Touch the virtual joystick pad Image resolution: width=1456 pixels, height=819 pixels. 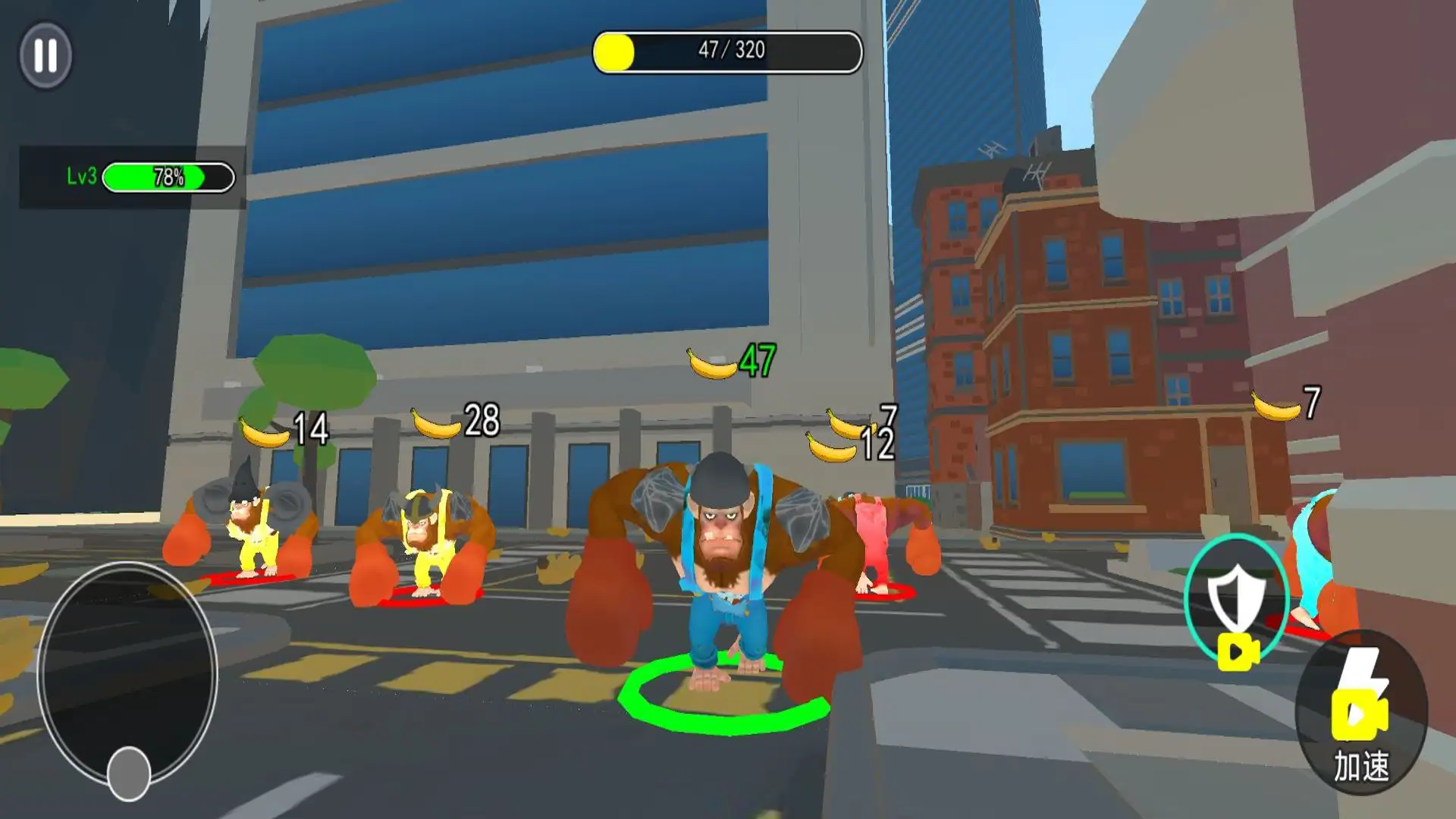click(127, 675)
